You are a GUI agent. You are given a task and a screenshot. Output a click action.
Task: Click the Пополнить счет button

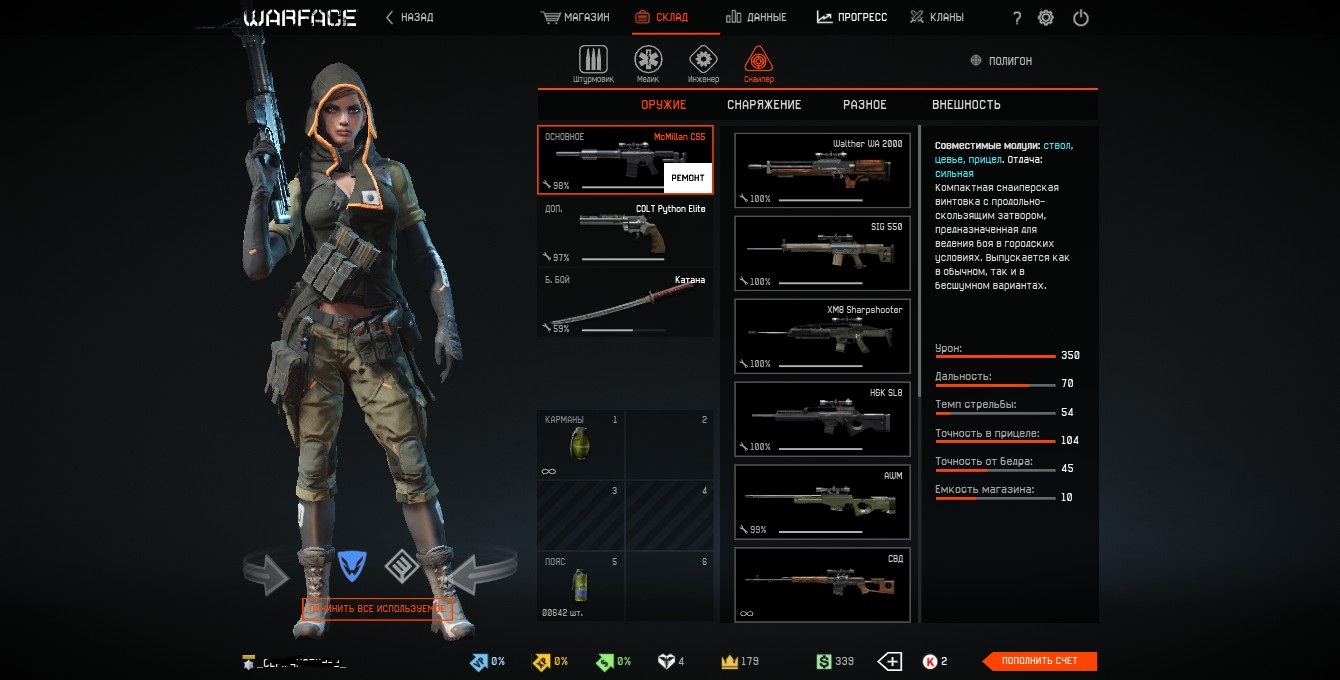coord(1040,661)
